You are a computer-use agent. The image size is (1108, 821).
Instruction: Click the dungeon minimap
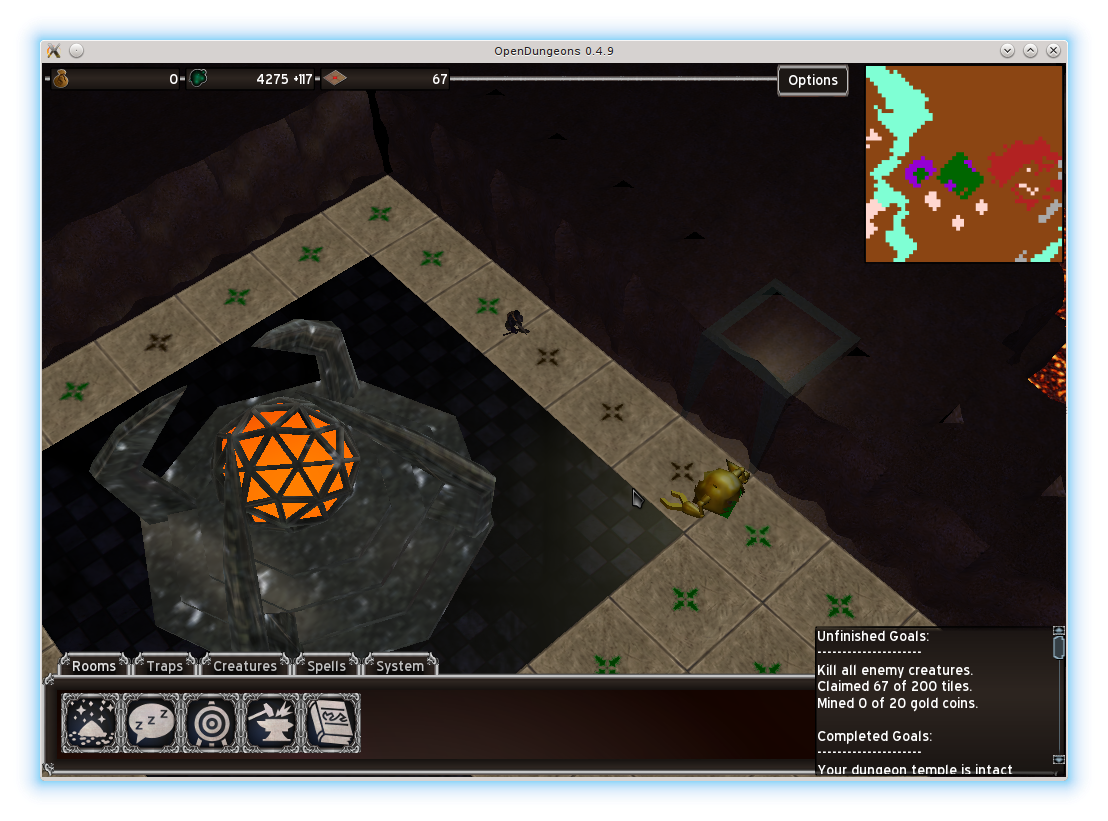tap(963, 164)
